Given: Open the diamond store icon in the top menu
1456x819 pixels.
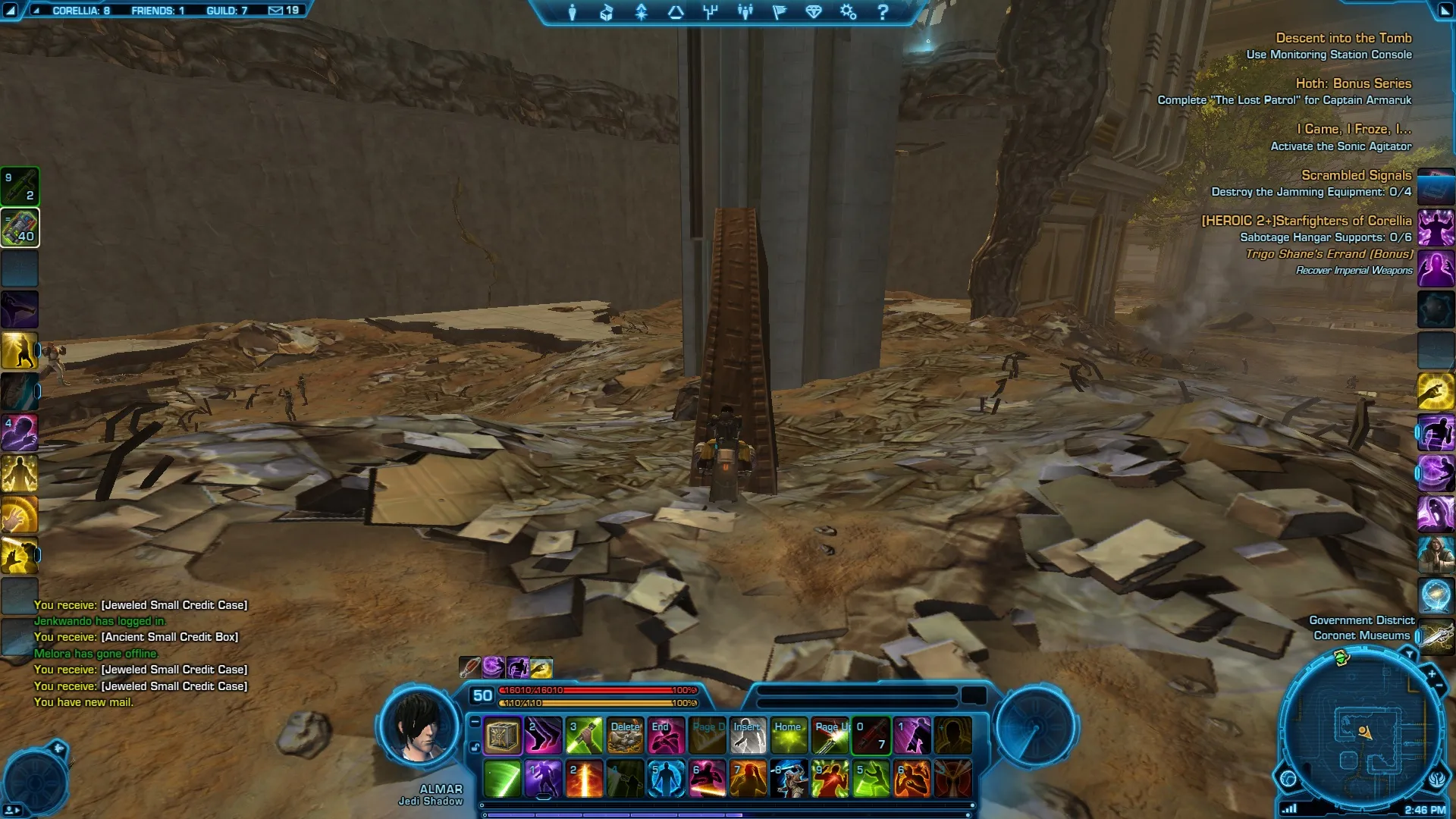Looking at the screenshot, I should point(814,12).
